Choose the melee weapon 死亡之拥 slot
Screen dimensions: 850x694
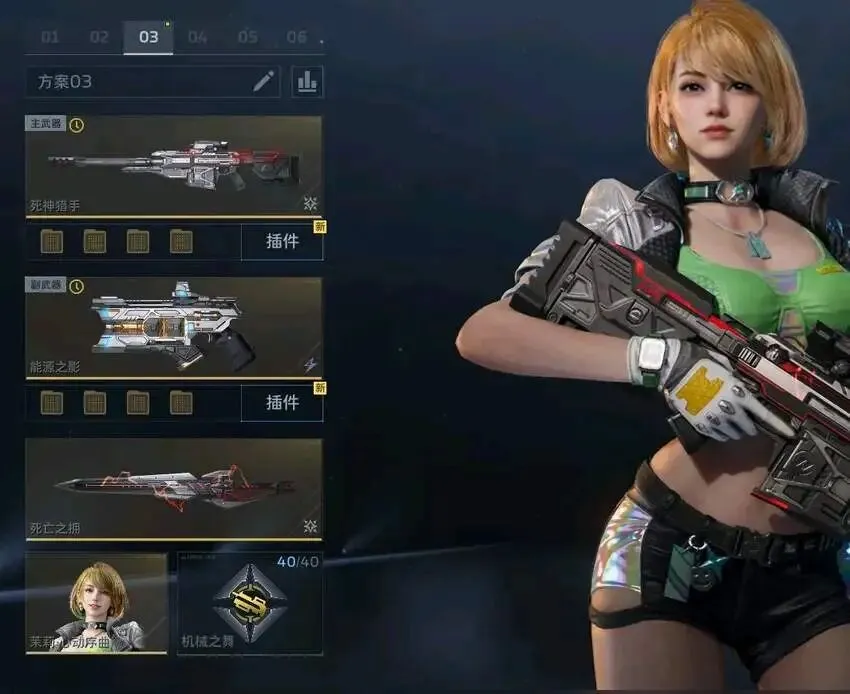click(174, 489)
